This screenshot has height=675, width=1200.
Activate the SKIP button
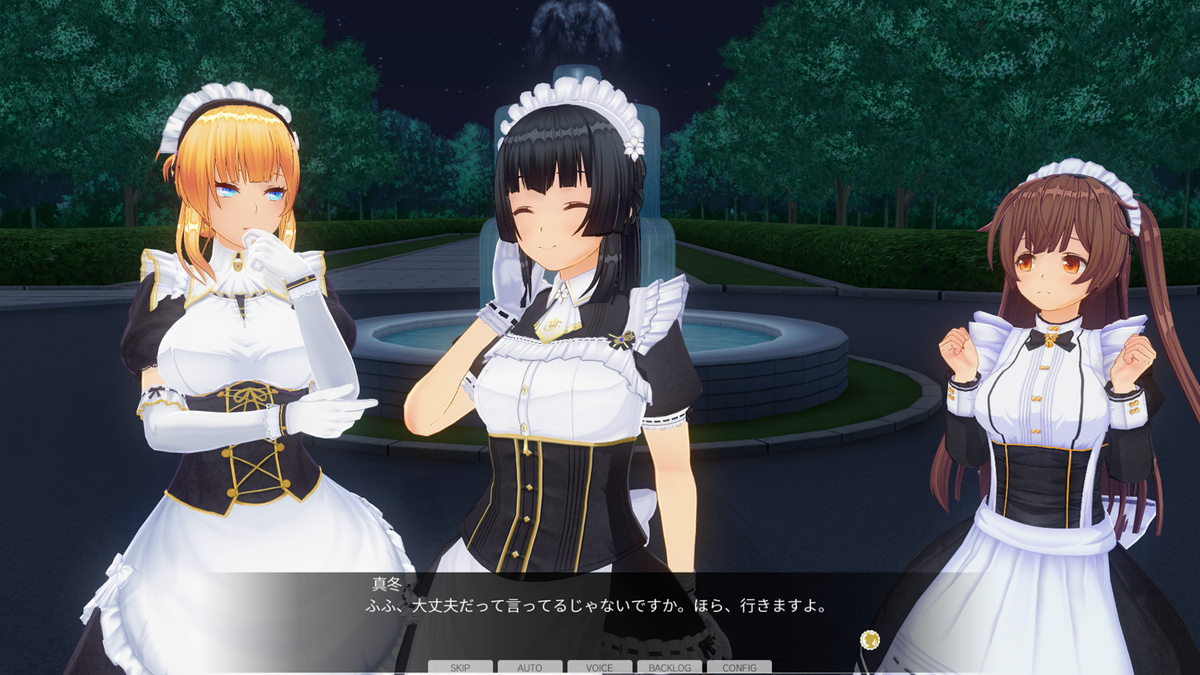pos(460,667)
